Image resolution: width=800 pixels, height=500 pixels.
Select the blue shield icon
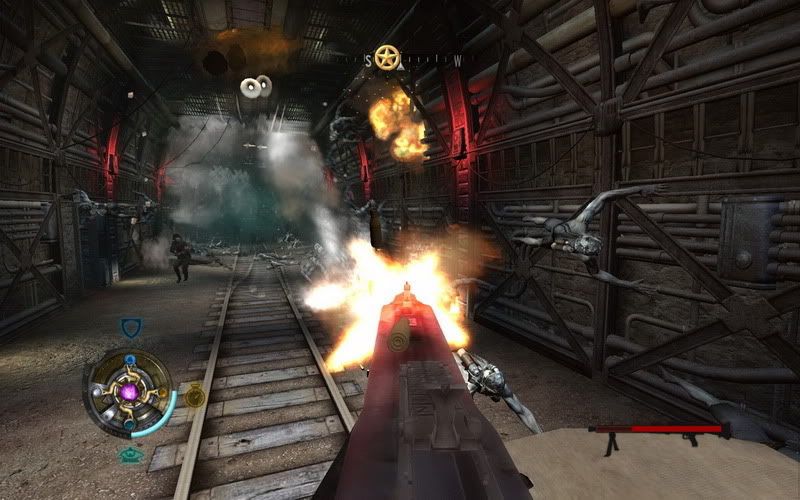pyautogui.click(x=130, y=328)
